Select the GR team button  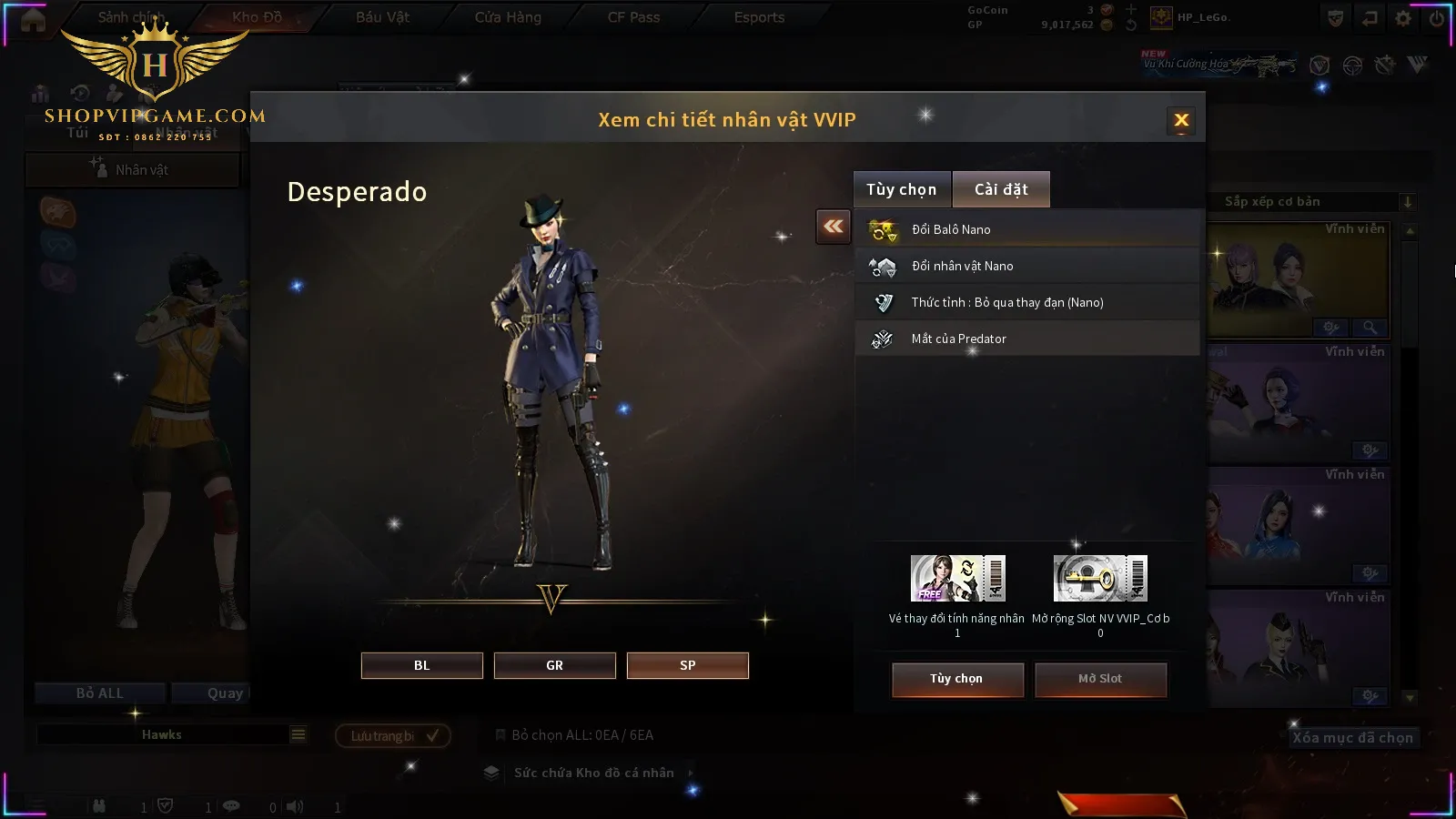[x=554, y=665]
